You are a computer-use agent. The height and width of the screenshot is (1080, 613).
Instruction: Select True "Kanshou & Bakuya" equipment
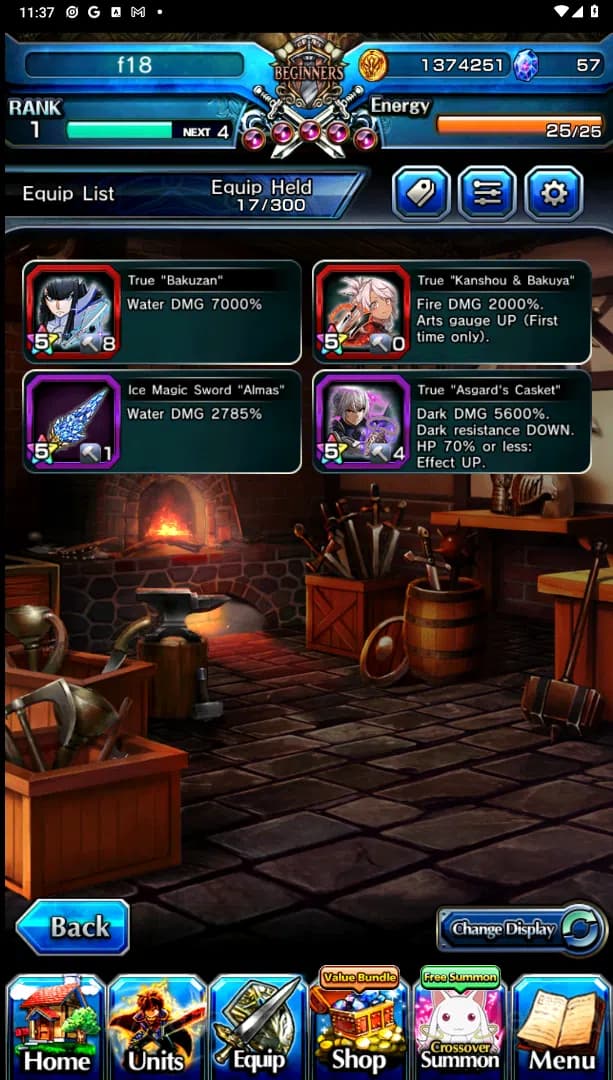[451, 312]
